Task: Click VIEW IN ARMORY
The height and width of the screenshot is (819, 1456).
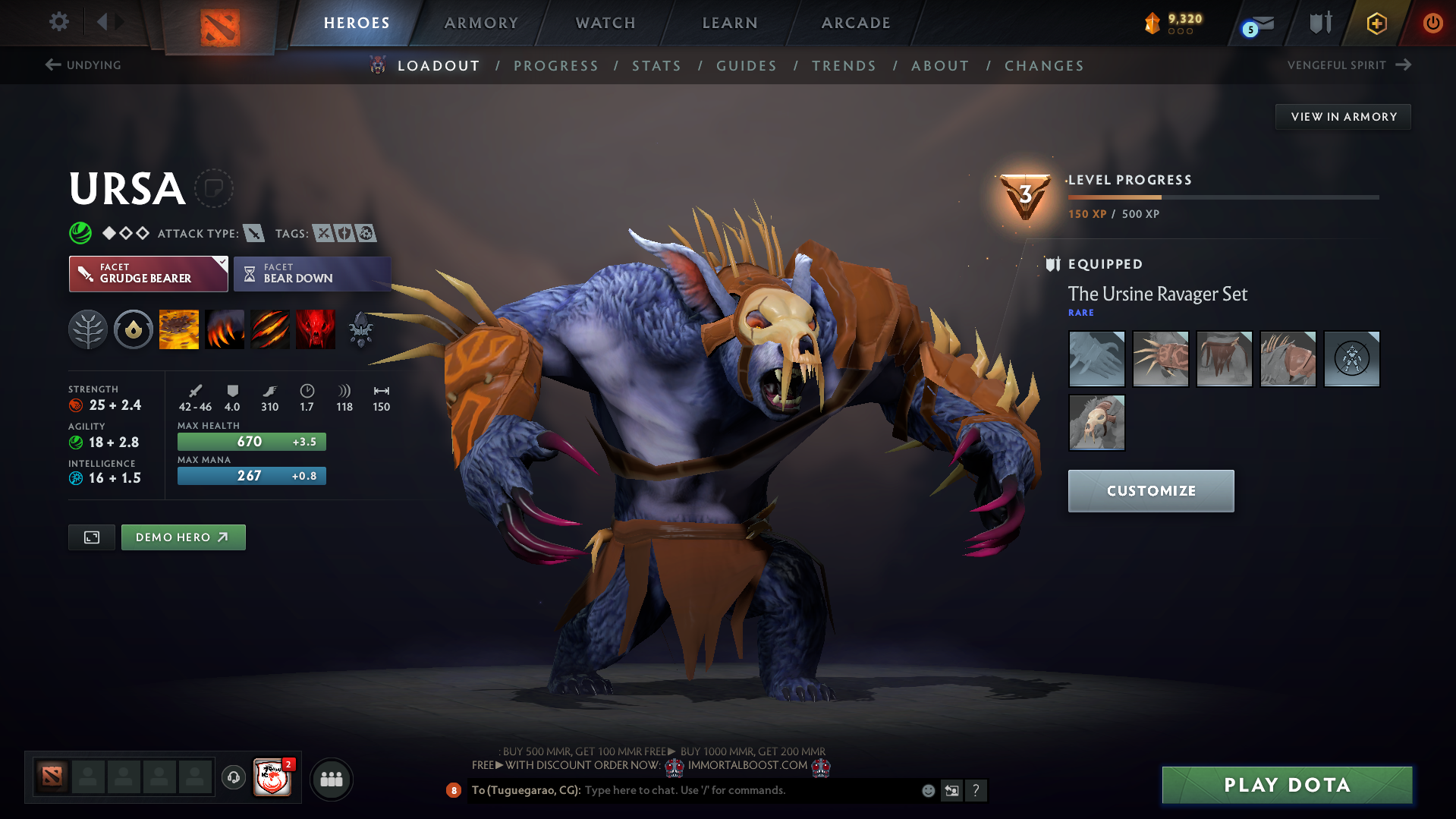Action: pyautogui.click(x=1343, y=116)
